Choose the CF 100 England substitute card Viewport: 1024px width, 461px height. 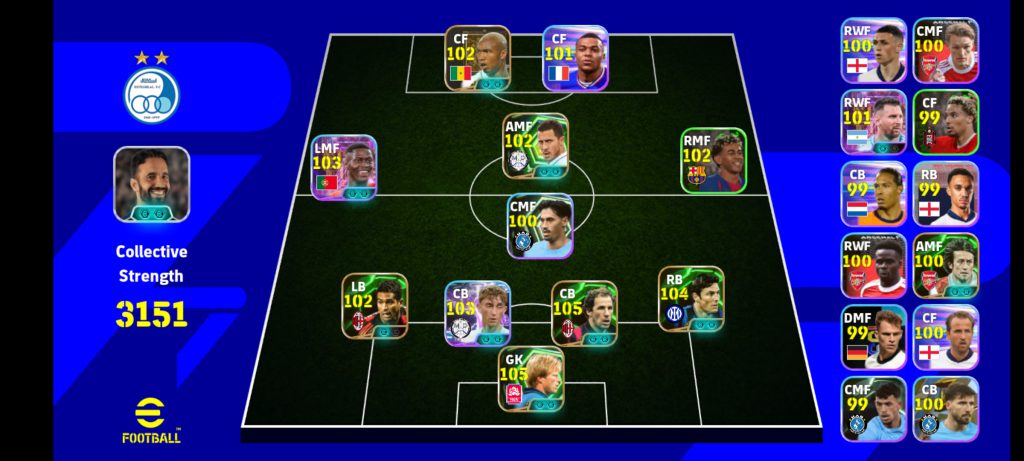point(945,337)
